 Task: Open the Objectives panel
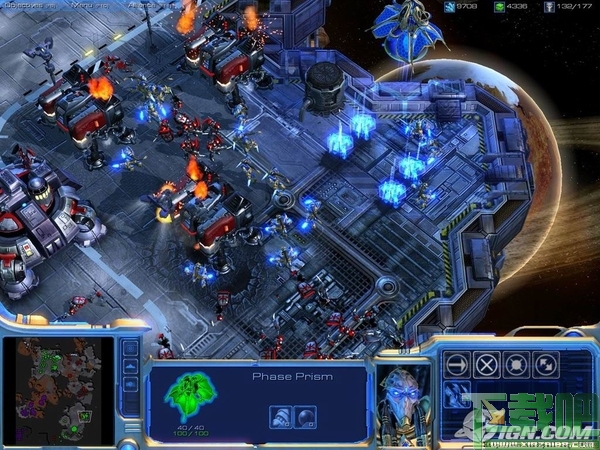point(22,6)
